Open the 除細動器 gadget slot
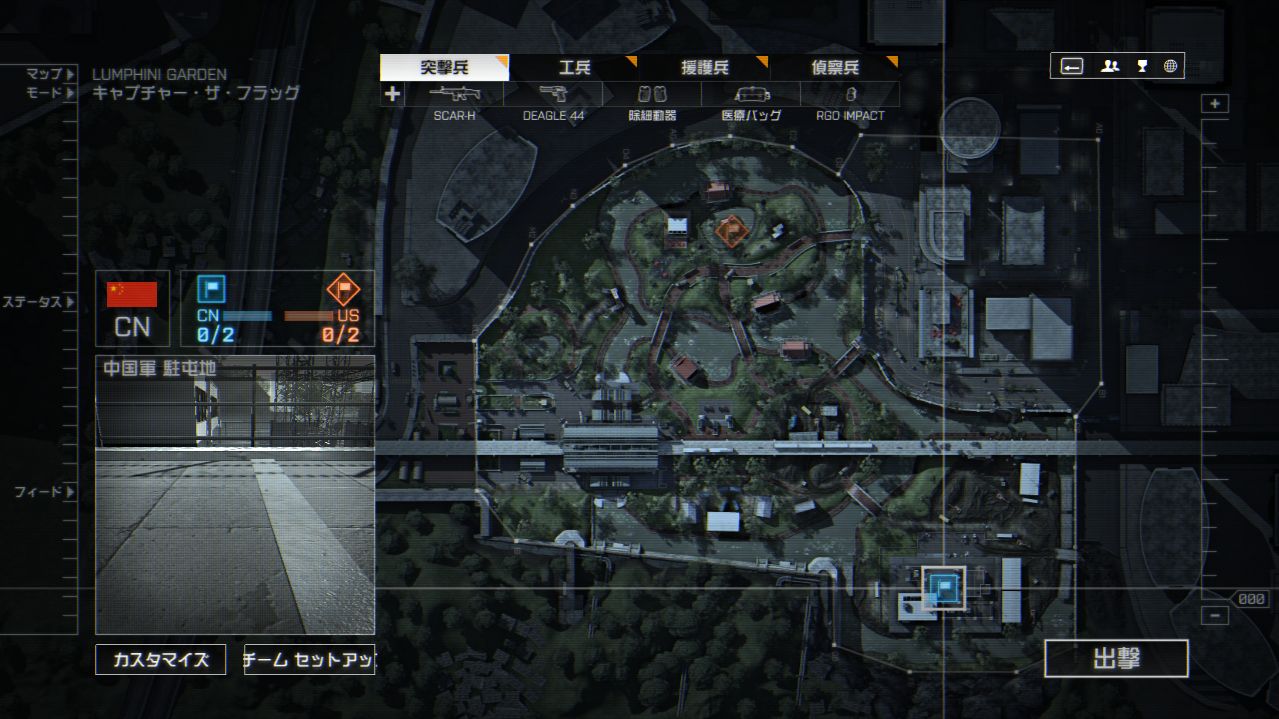This screenshot has height=719, width=1279. (x=652, y=95)
